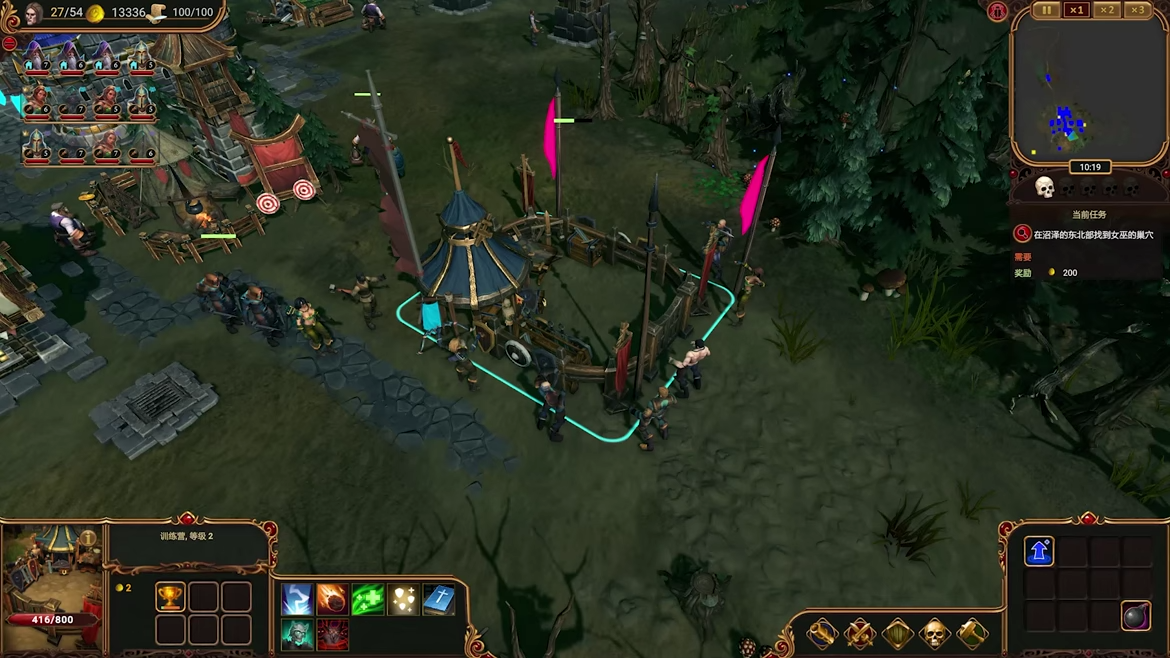This screenshot has height=658, width=1170.
Task: Choose the golden skull flag button
Action: coord(934,633)
